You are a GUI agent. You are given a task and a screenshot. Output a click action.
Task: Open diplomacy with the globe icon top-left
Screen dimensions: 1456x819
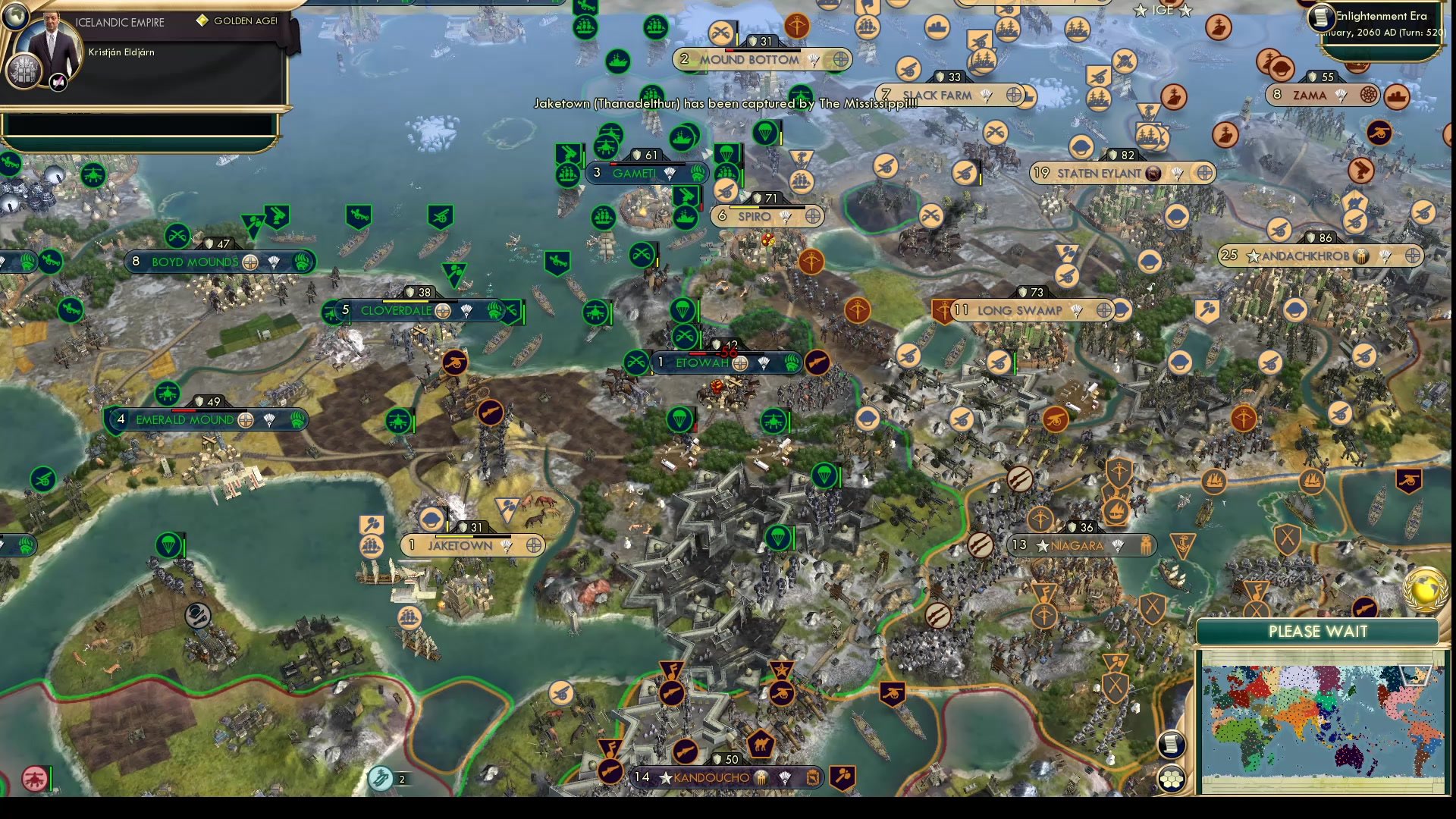[x=15, y=17]
